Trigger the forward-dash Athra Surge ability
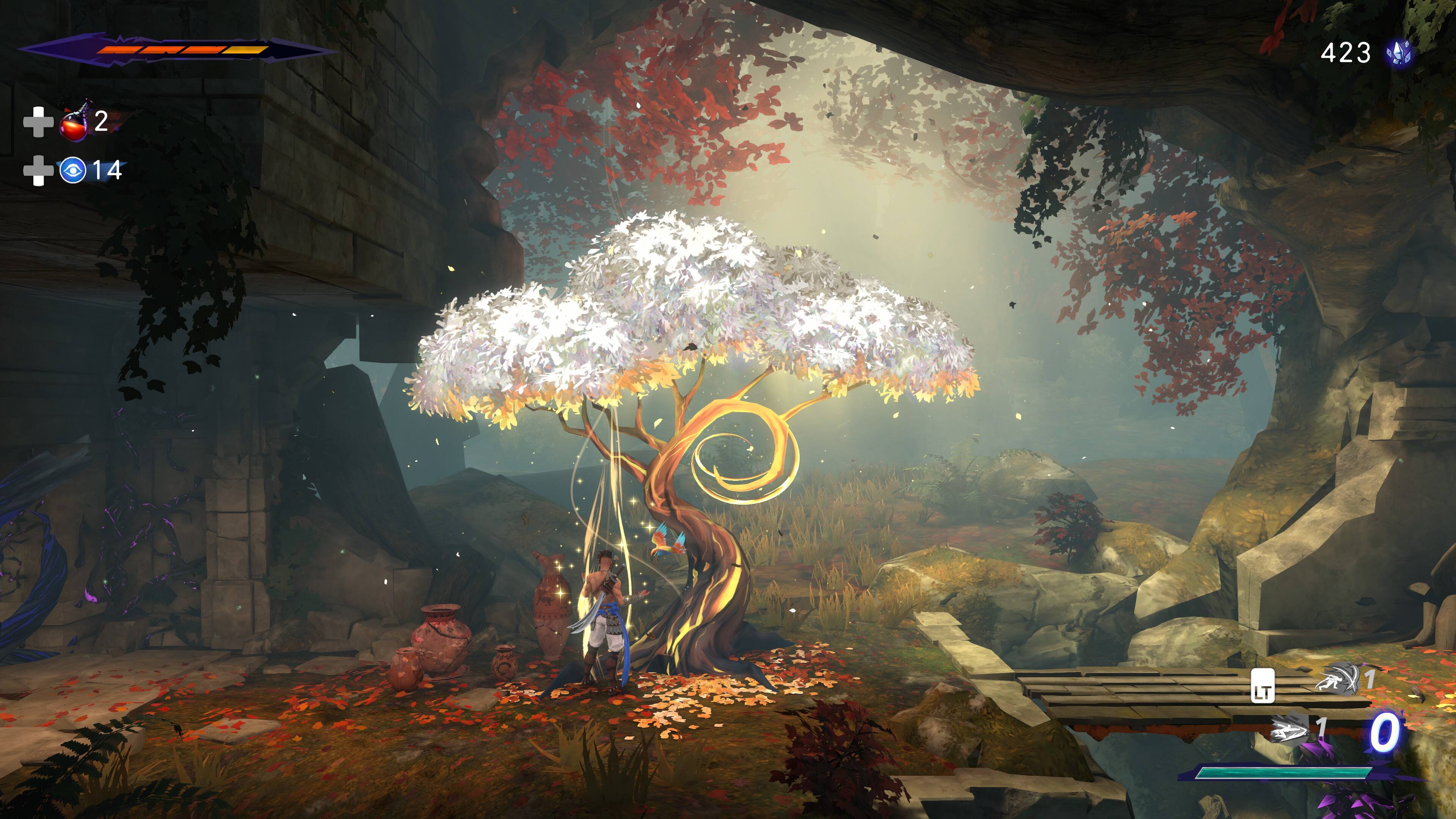This screenshot has width=1456, height=819. tap(1290, 729)
